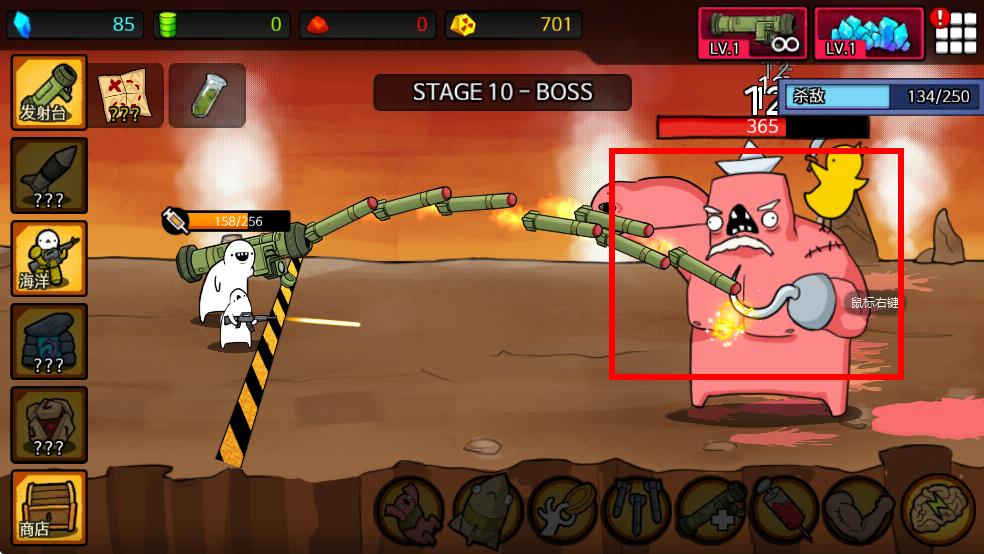Image resolution: width=984 pixels, height=554 pixels.
Task: Choose the locked armor vest category
Action: pyautogui.click(x=48, y=424)
